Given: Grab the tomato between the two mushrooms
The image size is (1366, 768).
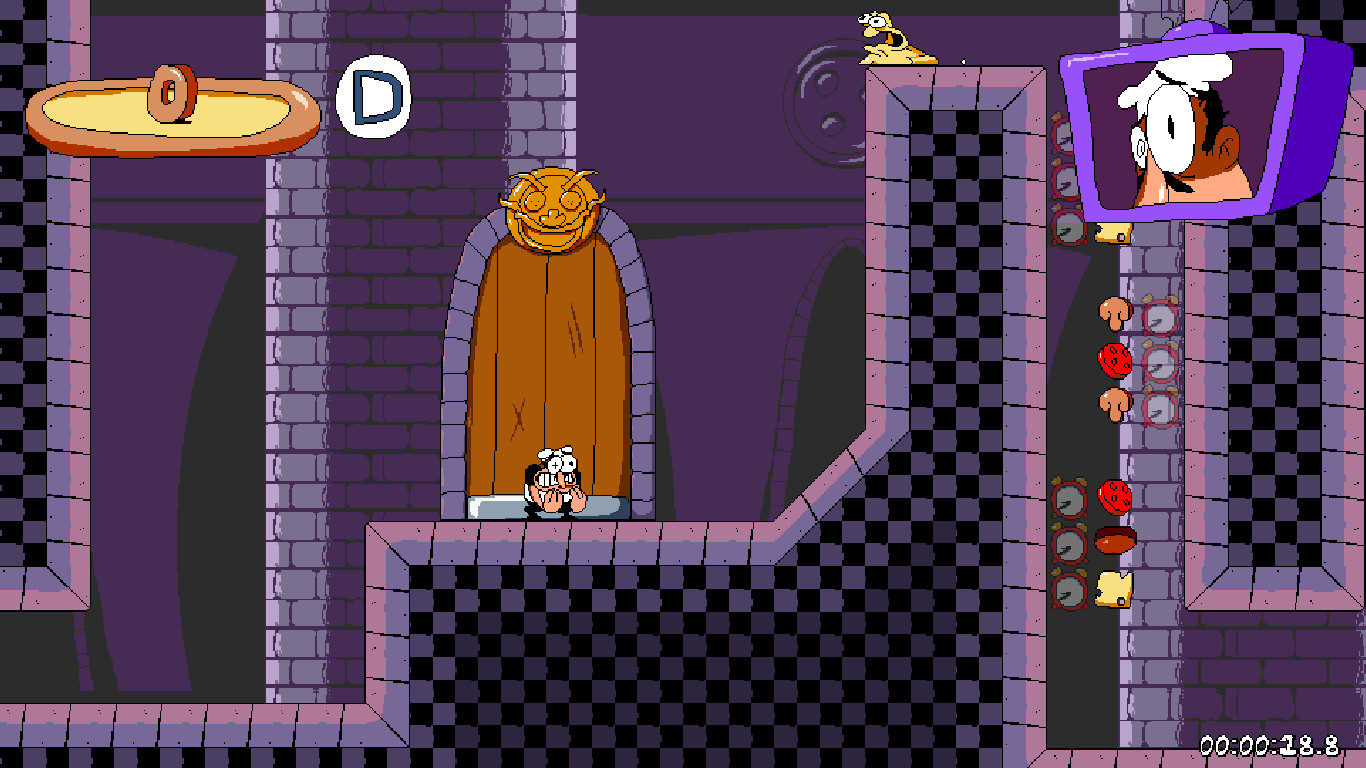Looking at the screenshot, I should pos(1117,358).
